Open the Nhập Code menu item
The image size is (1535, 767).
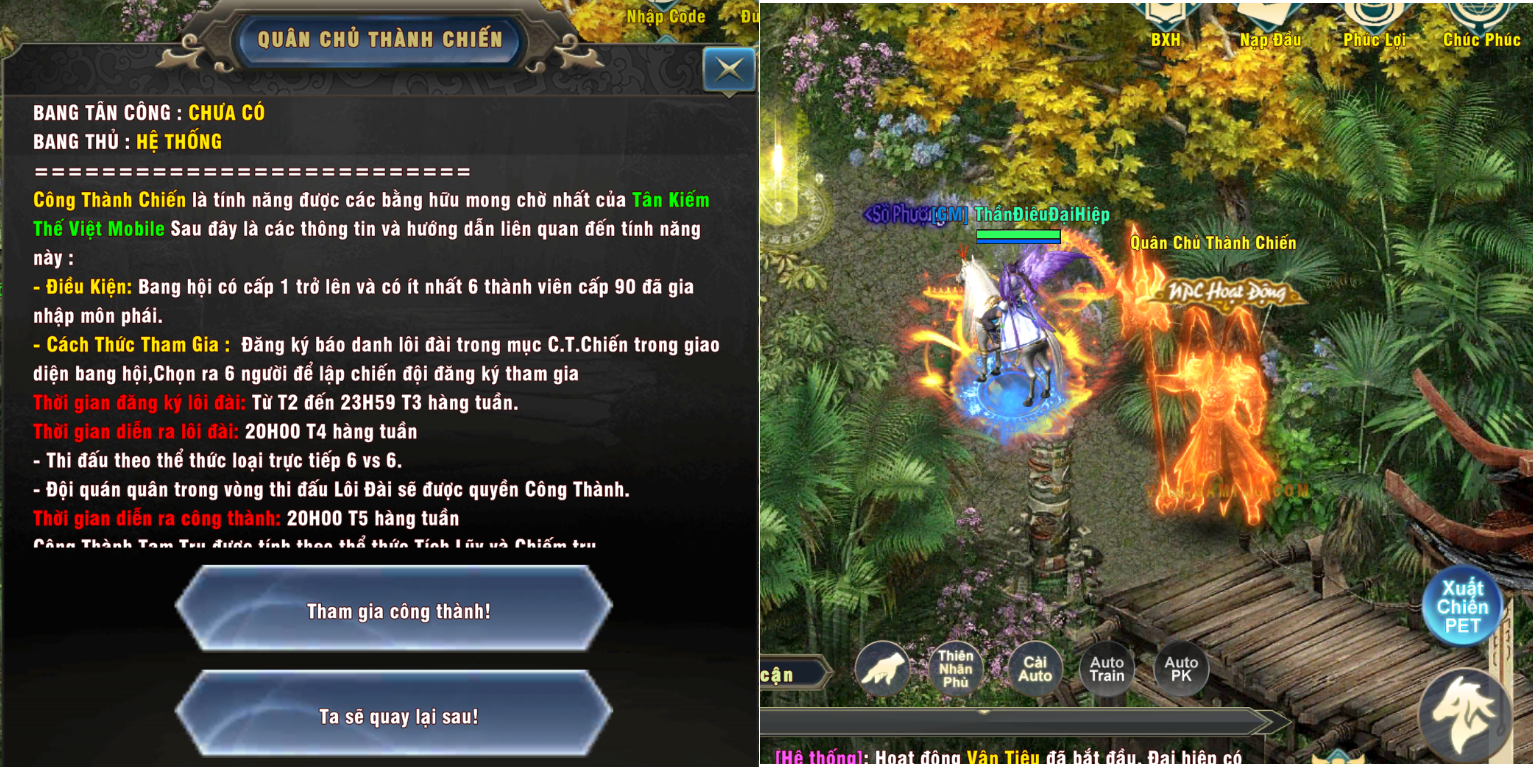click(x=664, y=16)
